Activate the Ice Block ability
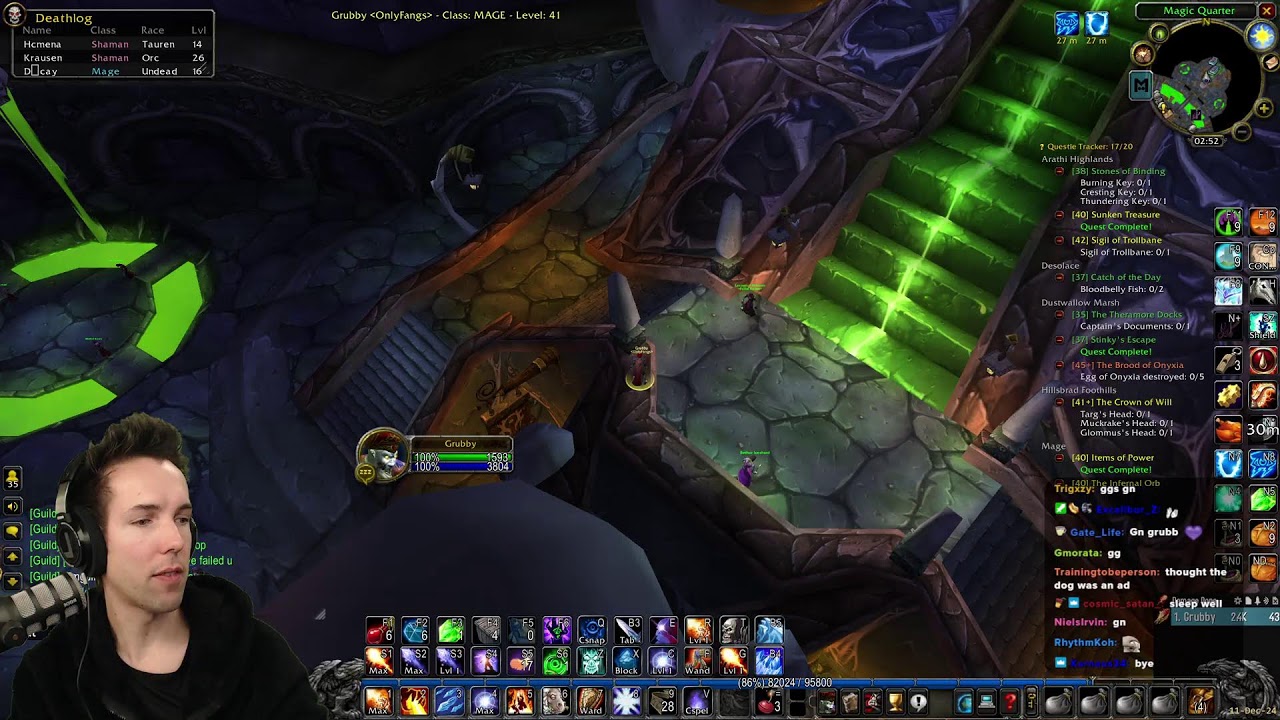The image size is (1280, 720). click(x=626, y=661)
